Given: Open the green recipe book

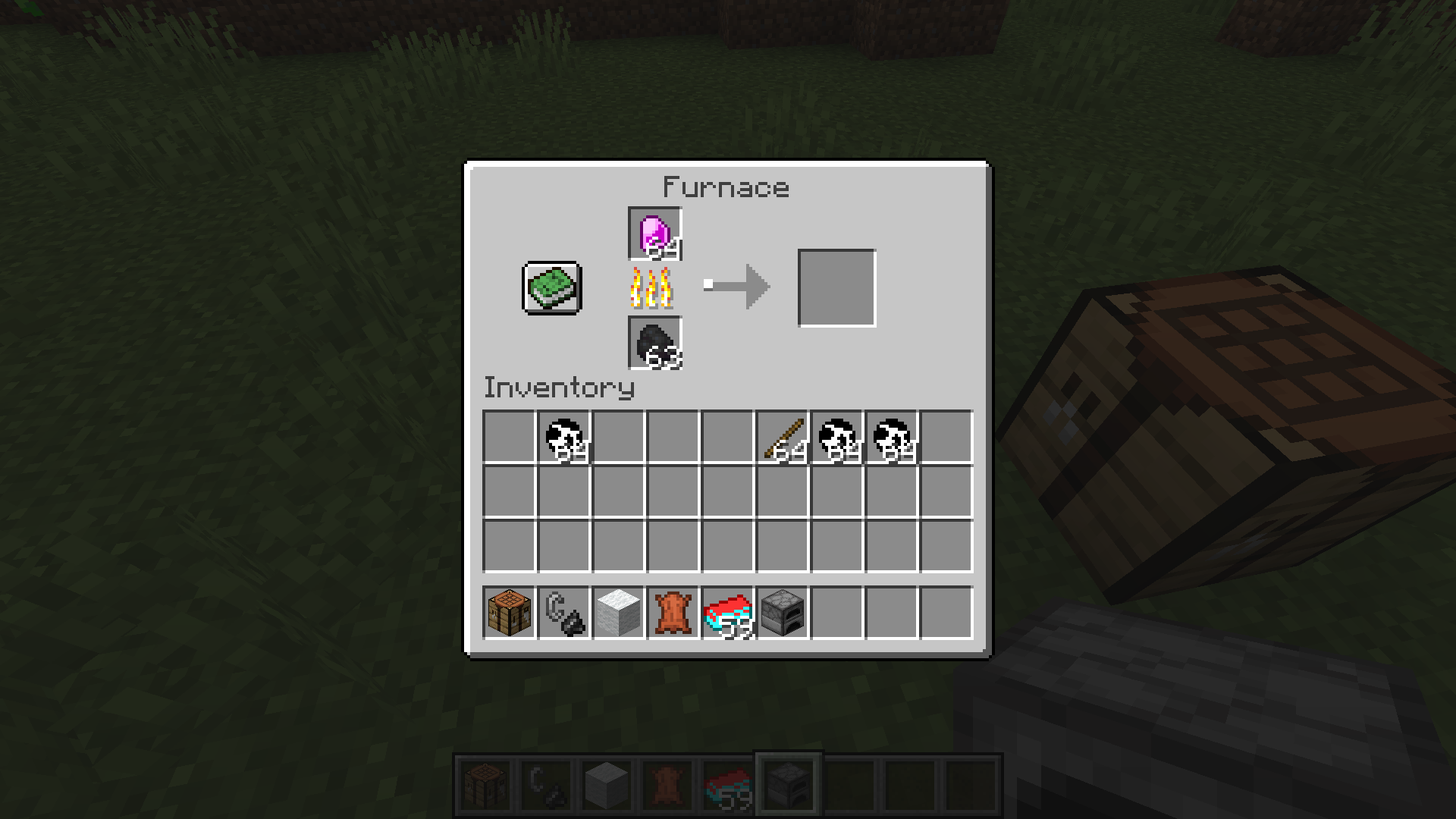Looking at the screenshot, I should click(551, 287).
